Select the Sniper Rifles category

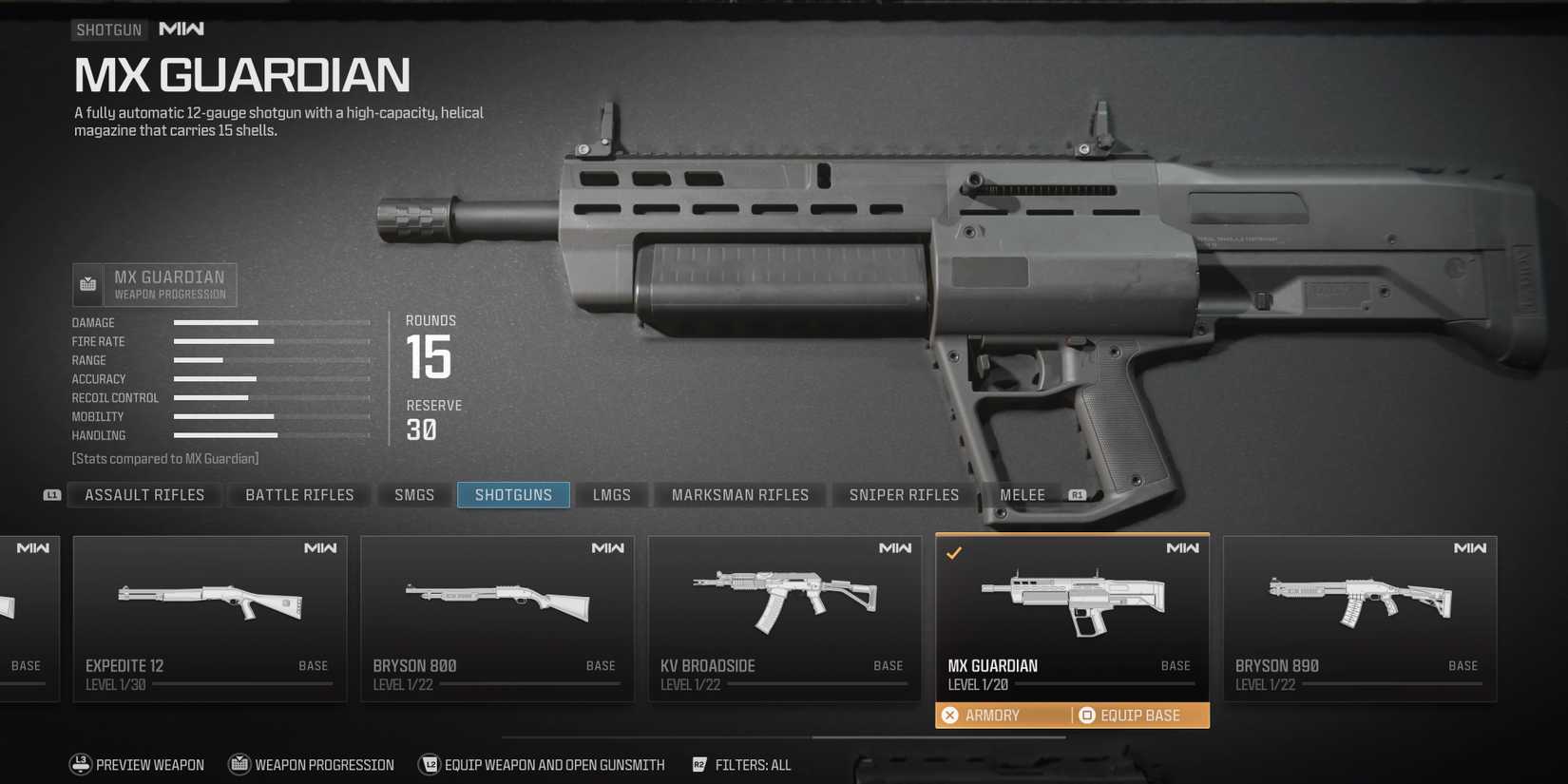(x=904, y=494)
